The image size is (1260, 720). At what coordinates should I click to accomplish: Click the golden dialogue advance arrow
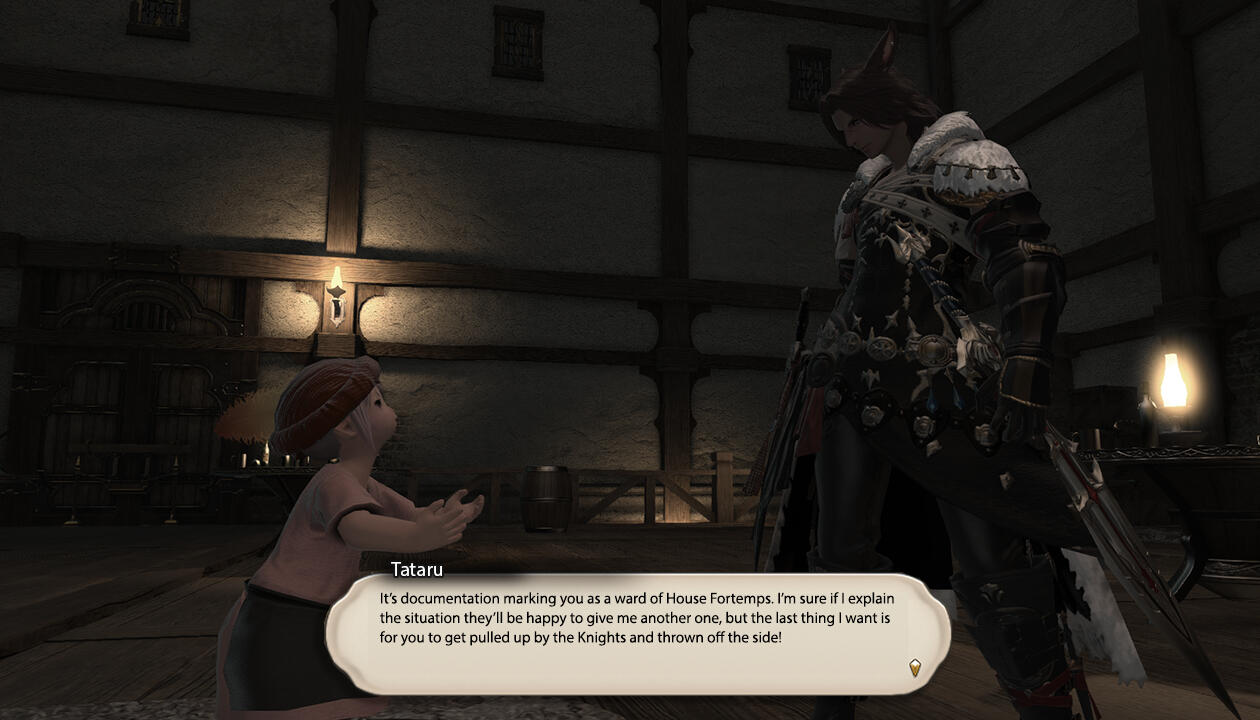(914, 667)
